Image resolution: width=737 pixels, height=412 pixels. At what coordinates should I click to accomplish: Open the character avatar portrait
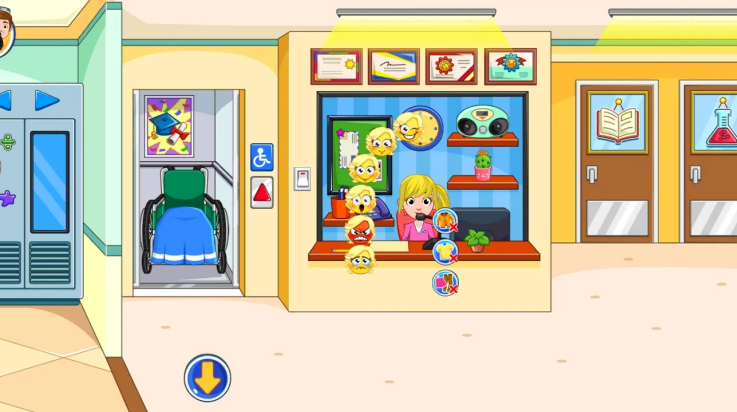point(5,35)
